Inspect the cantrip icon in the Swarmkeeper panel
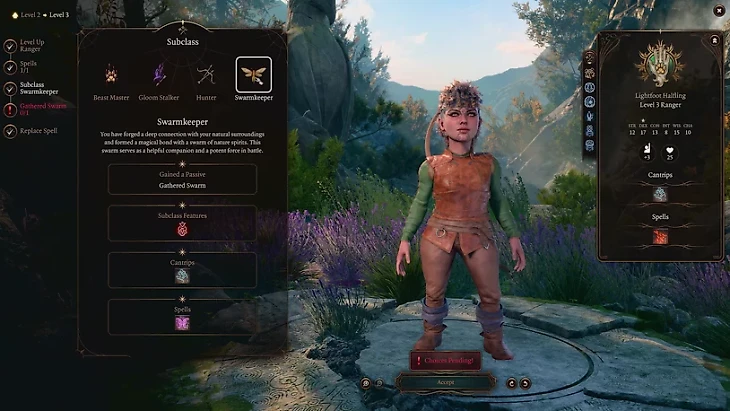 point(182,276)
